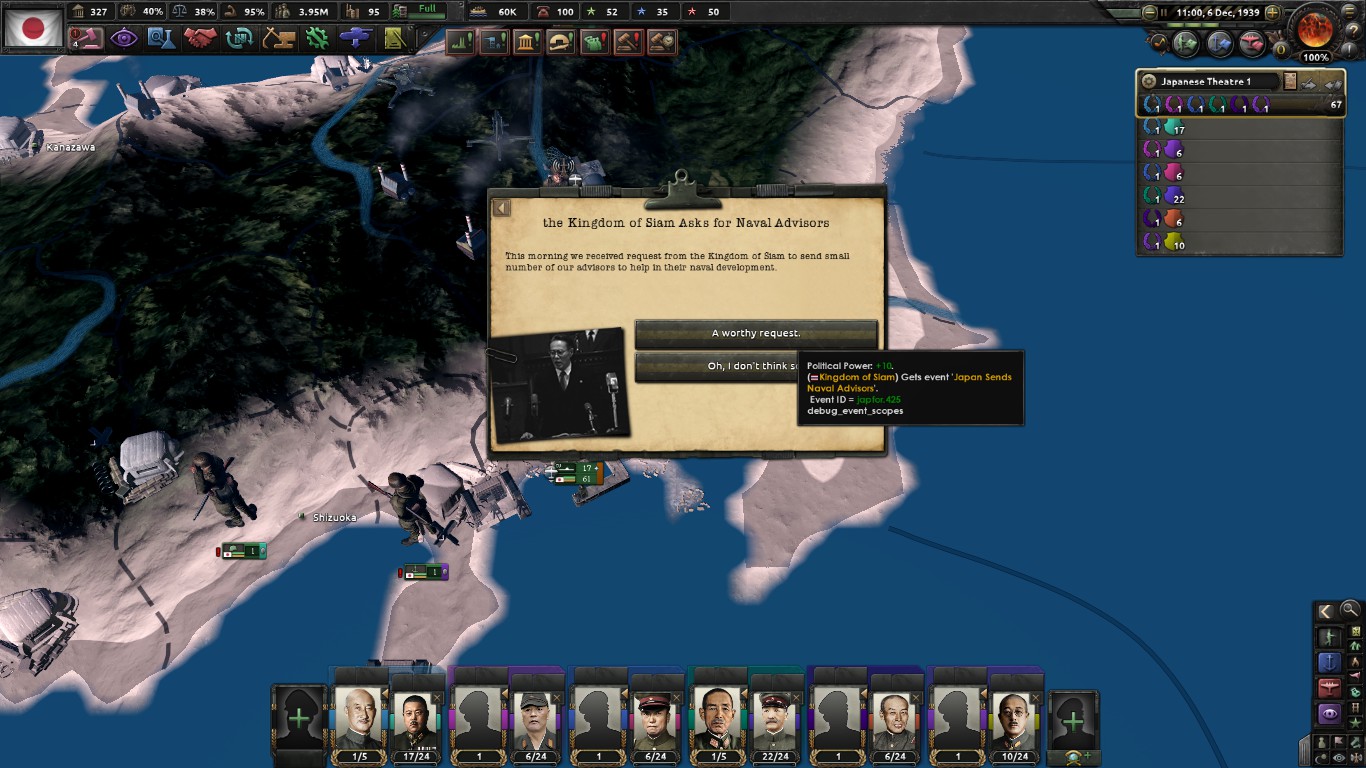Pause the game with the pause button

point(1164,12)
